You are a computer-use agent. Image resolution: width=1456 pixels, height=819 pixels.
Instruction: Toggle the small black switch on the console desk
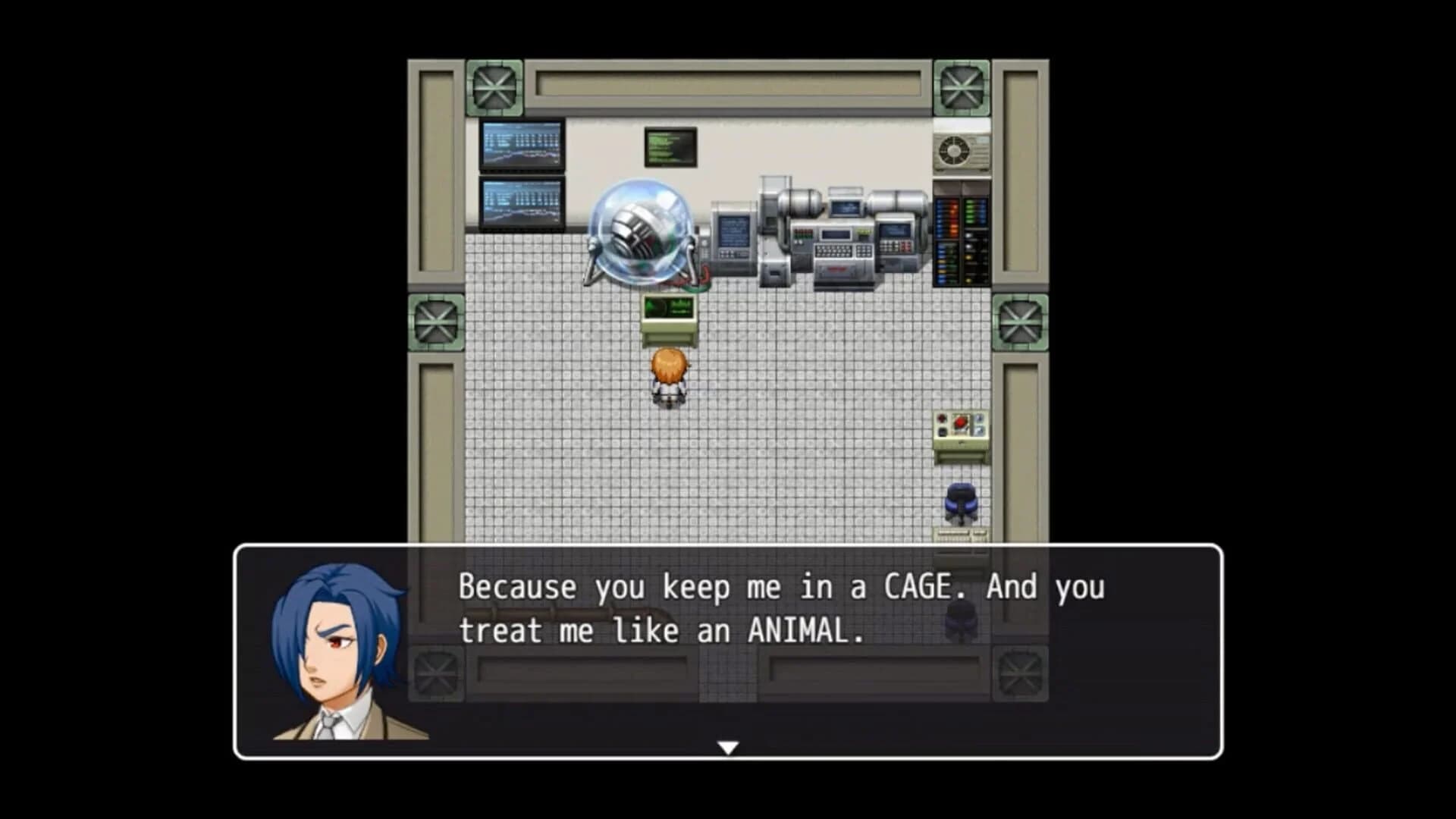click(x=942, y=430)
